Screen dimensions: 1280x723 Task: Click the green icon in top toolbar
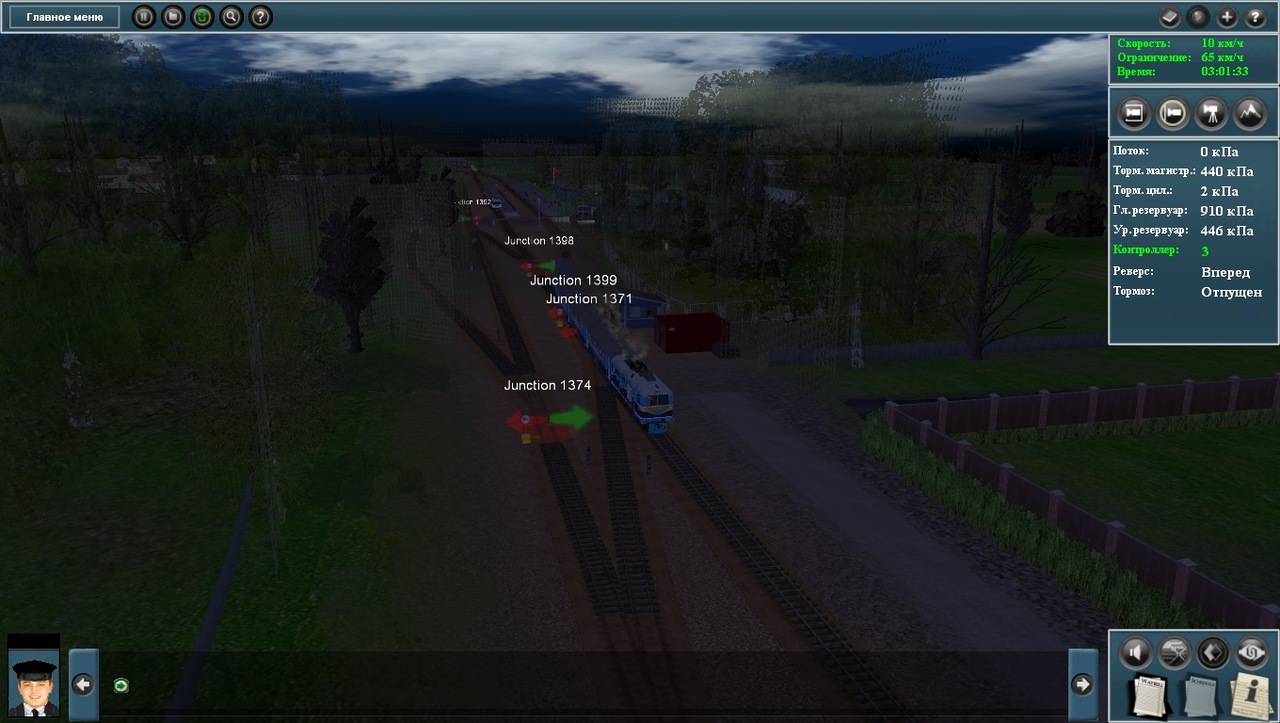[202, 17]
